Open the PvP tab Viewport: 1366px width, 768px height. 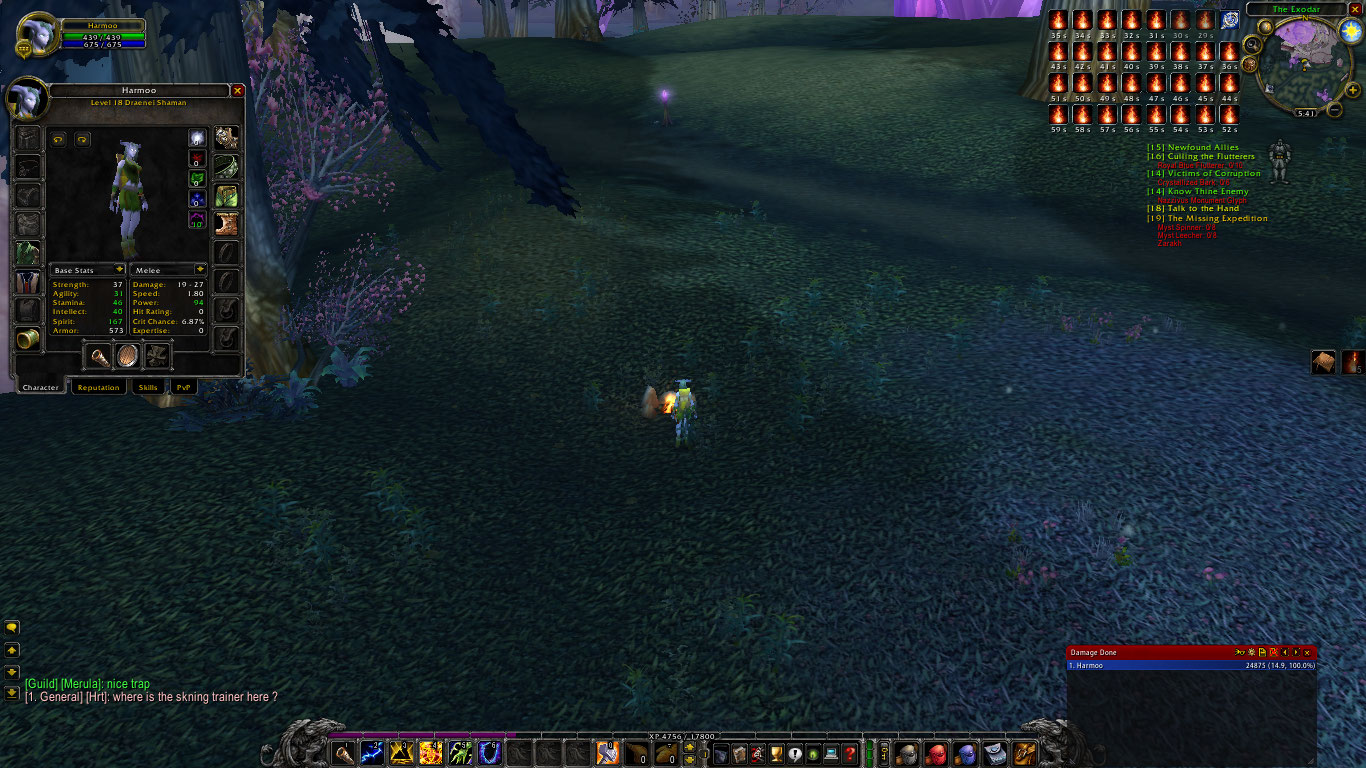[x=182, y=387]
